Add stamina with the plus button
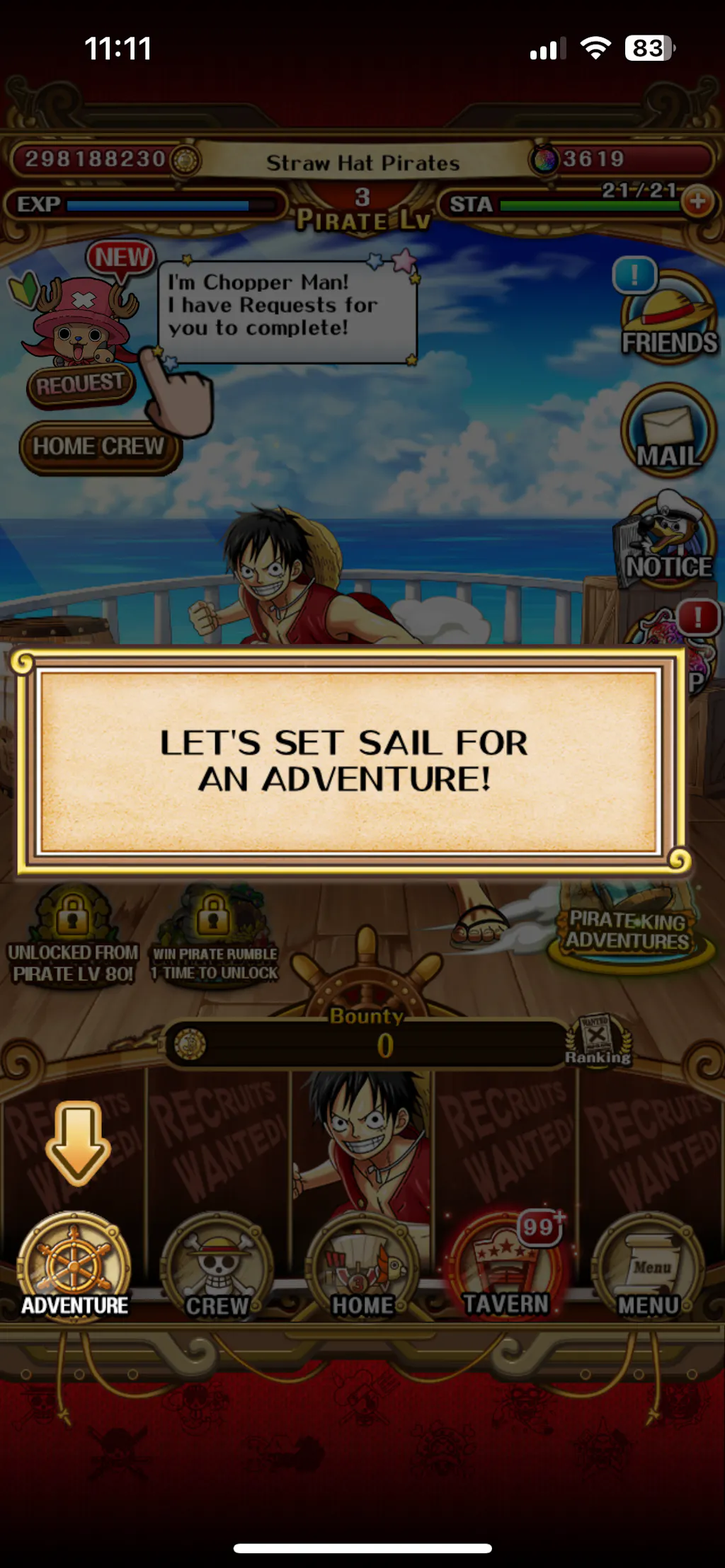 697,202
